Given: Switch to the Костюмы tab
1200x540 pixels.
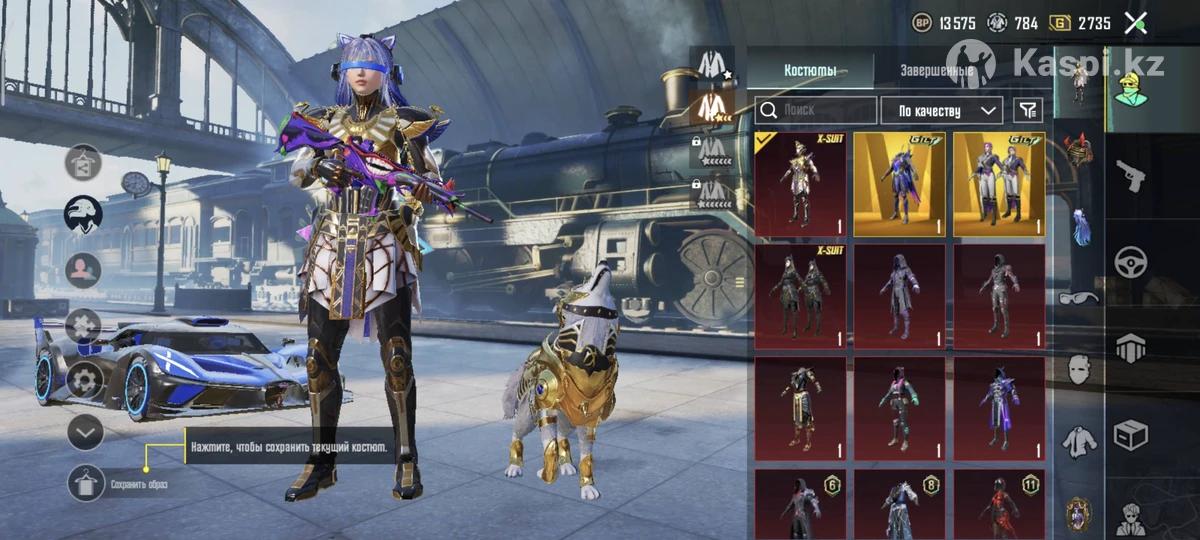Looking at the screenshot, I should click(x=810, y=71).
